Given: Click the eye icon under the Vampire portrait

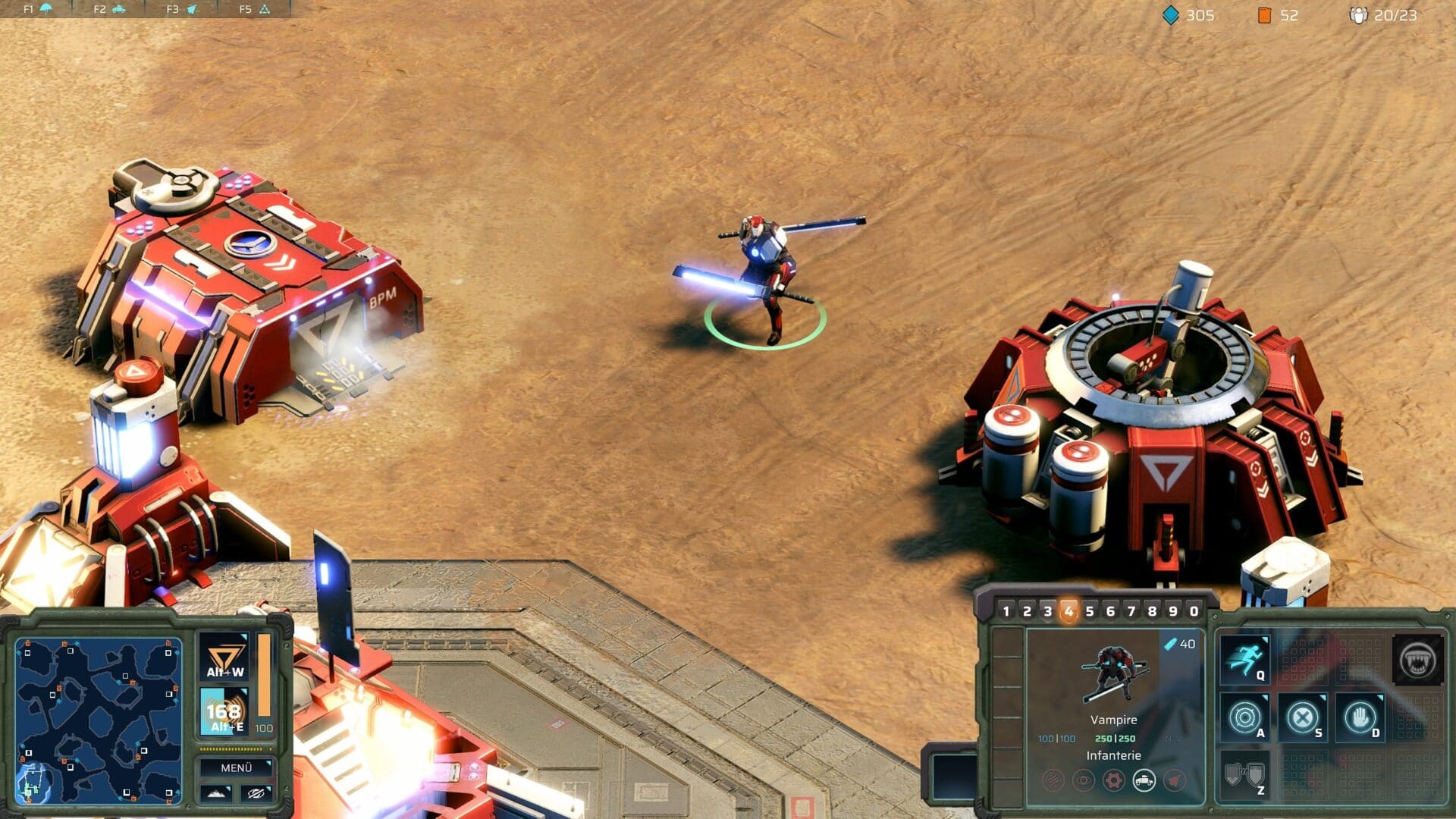Looking at the screenshot, I should [1084, 779].
